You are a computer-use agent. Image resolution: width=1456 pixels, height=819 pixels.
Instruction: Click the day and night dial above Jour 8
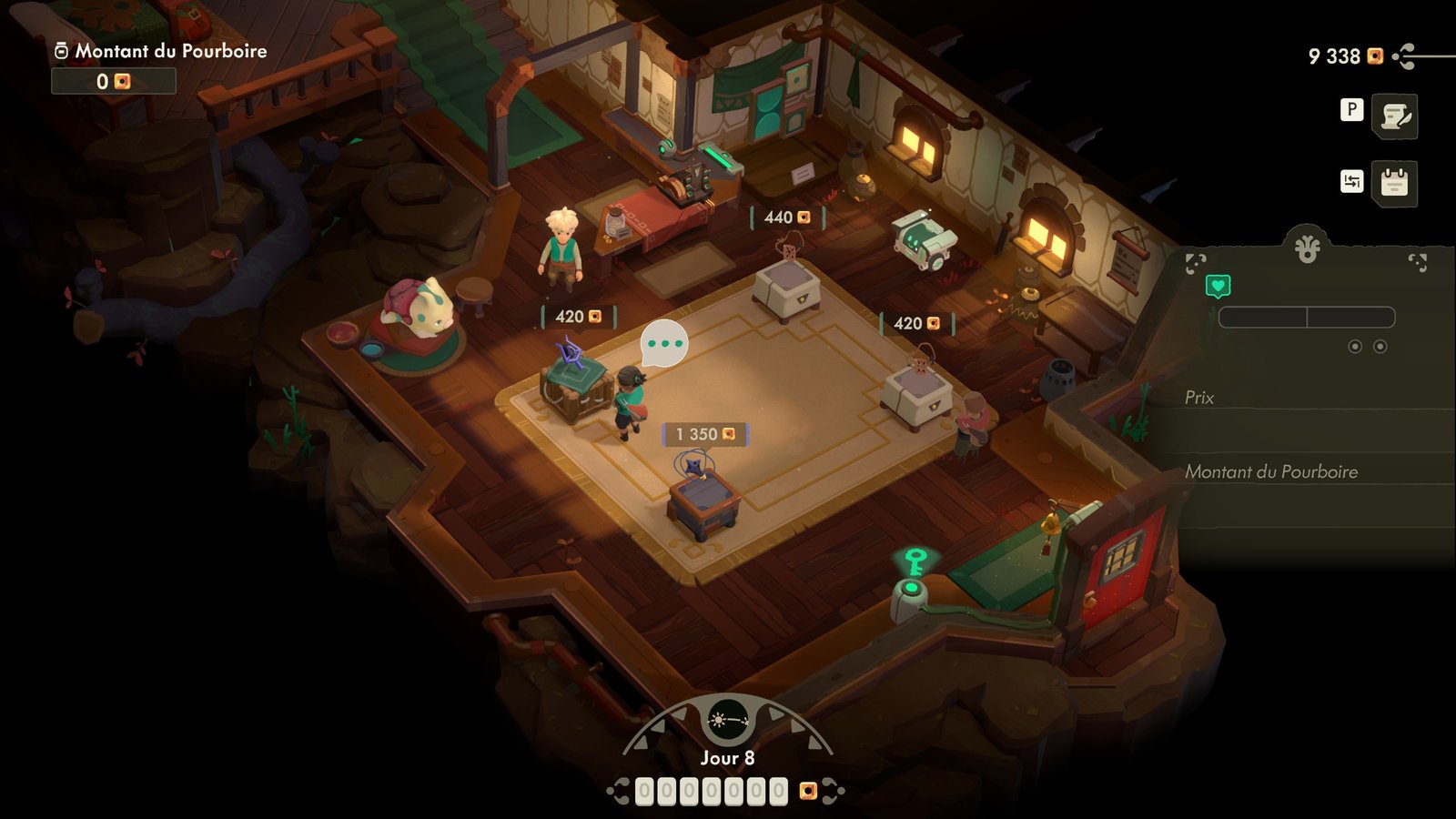click(x=727, y=722)
